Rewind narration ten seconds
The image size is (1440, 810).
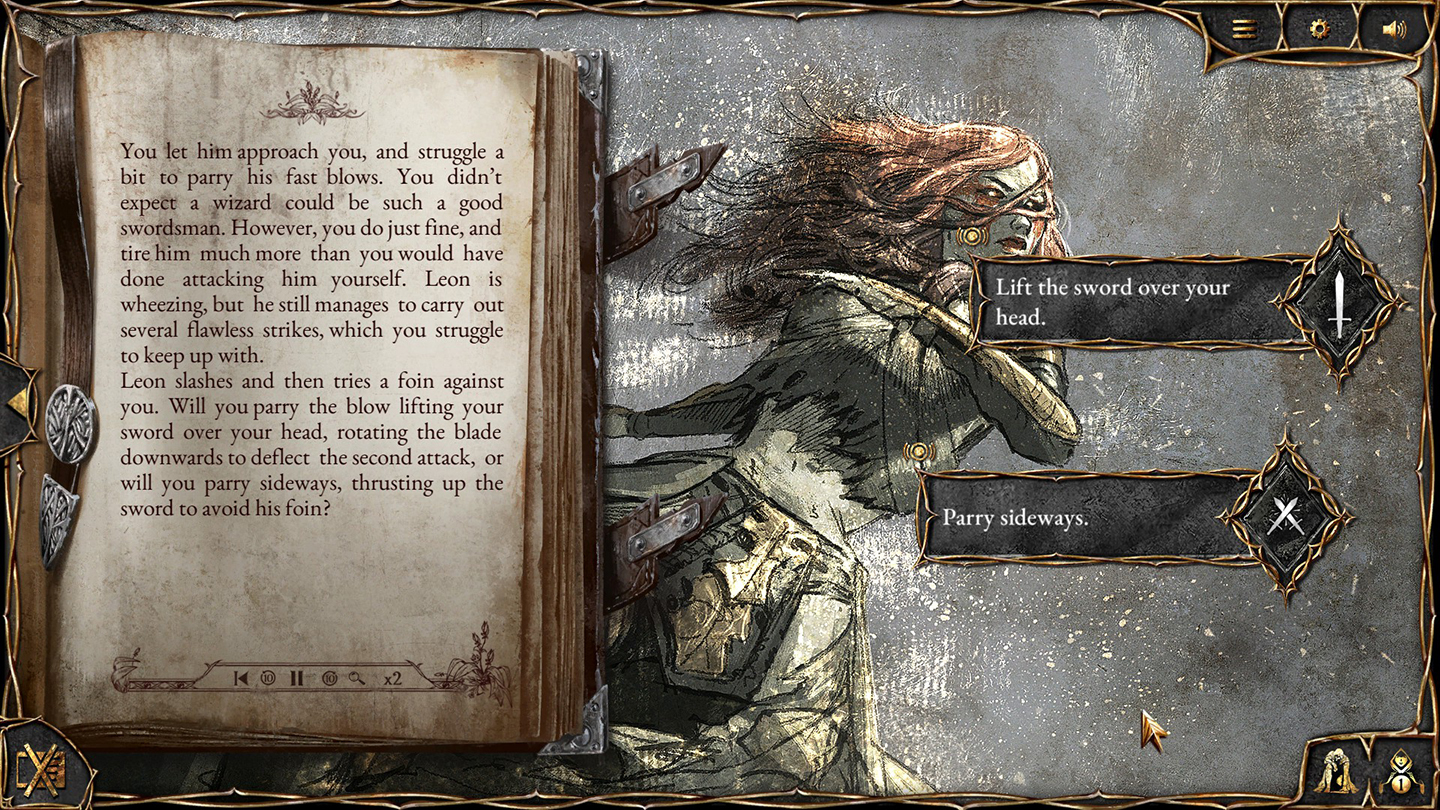(x=268, y=678)
